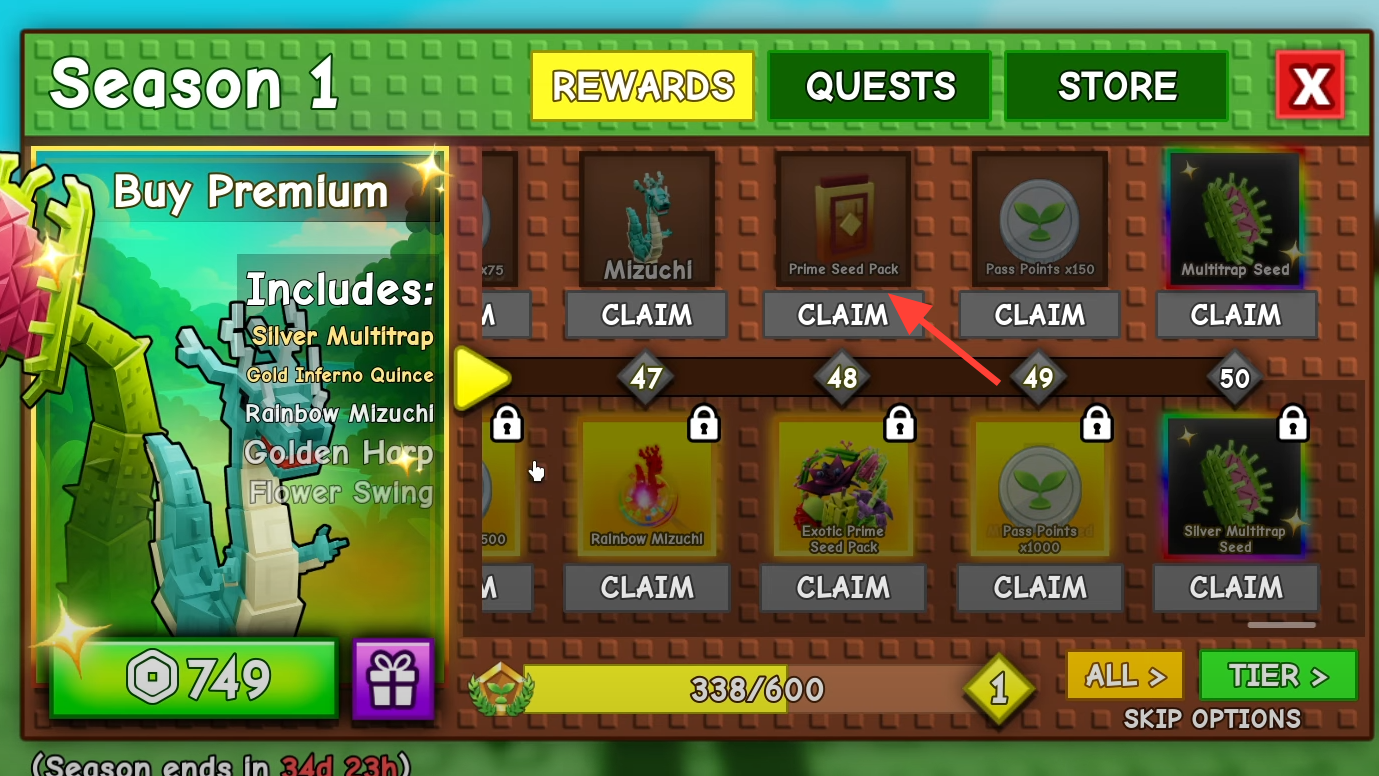Claim the locked Rainbow Mizuchi reward
The width and height of the screenshot is (1379, 776).
pyautogui.click(x=646, y=588)
